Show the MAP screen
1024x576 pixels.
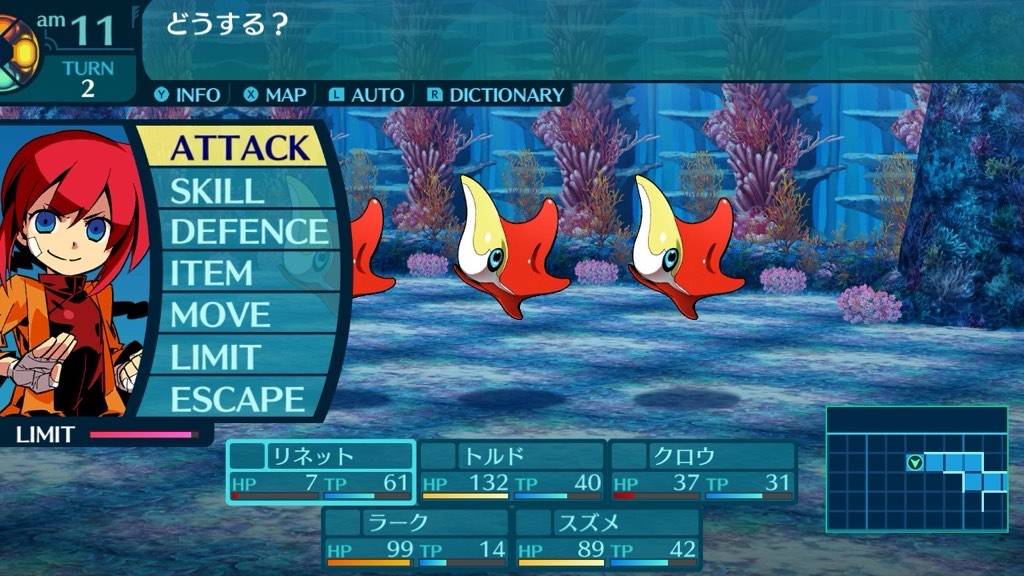pyautogui.click(x=275, y=95)
